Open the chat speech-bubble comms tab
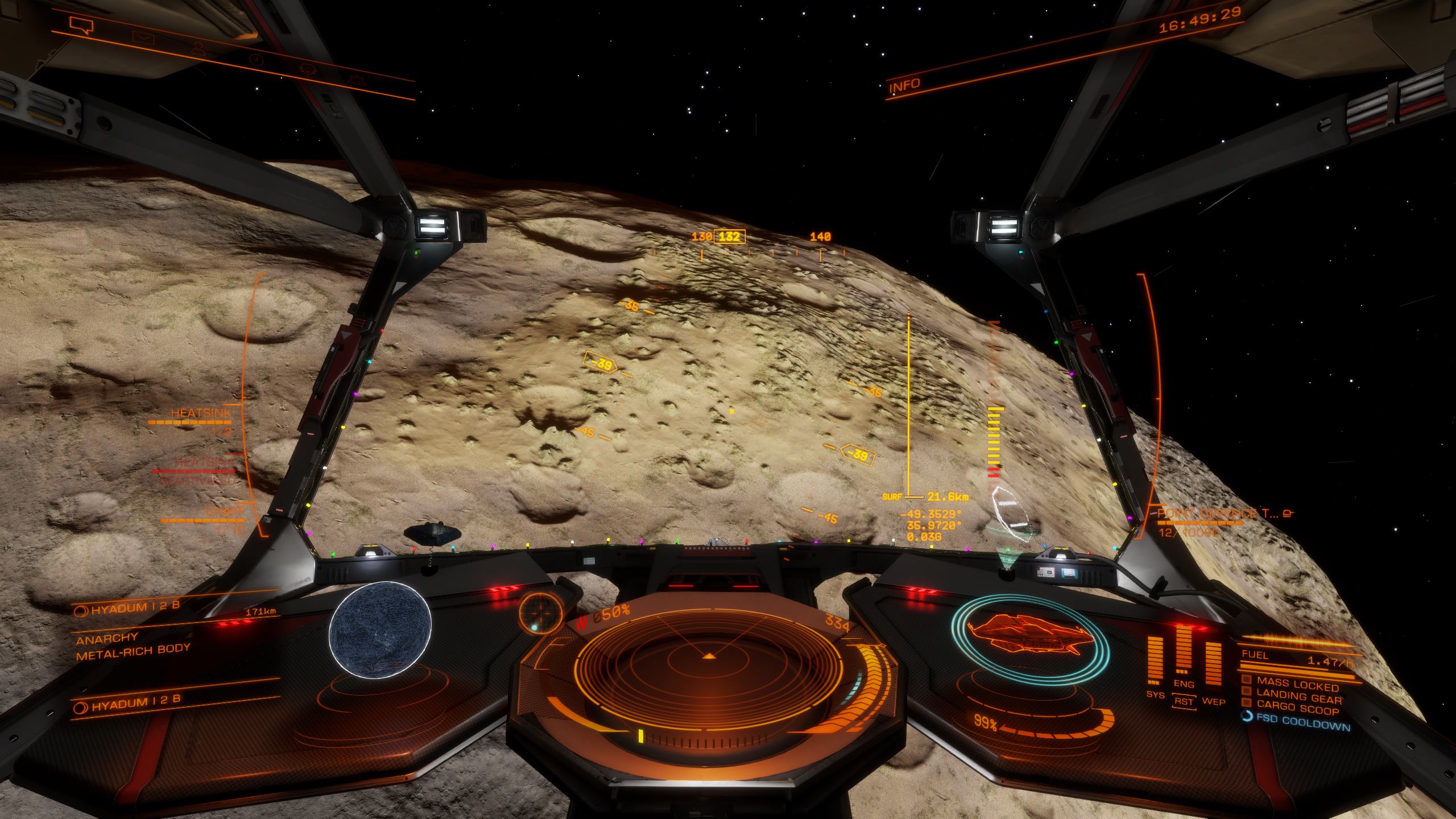 point(80,25)
